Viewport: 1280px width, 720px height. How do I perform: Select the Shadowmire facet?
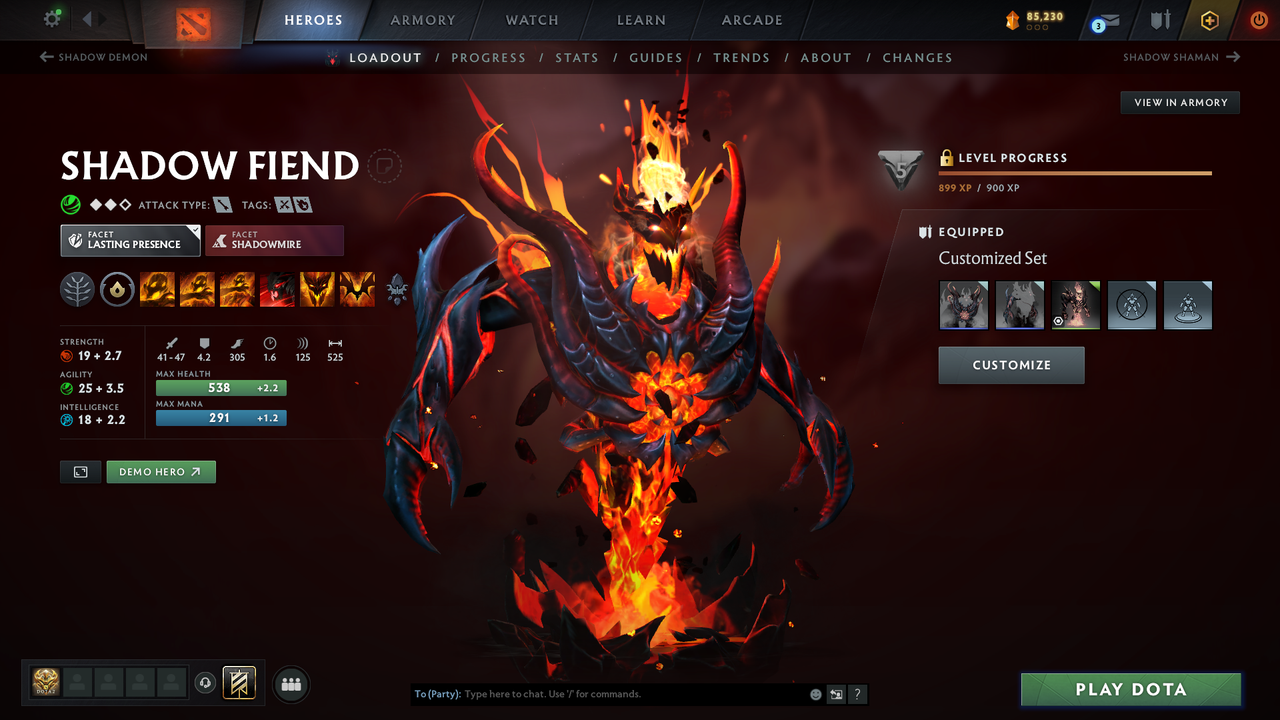tap(274, 240)
